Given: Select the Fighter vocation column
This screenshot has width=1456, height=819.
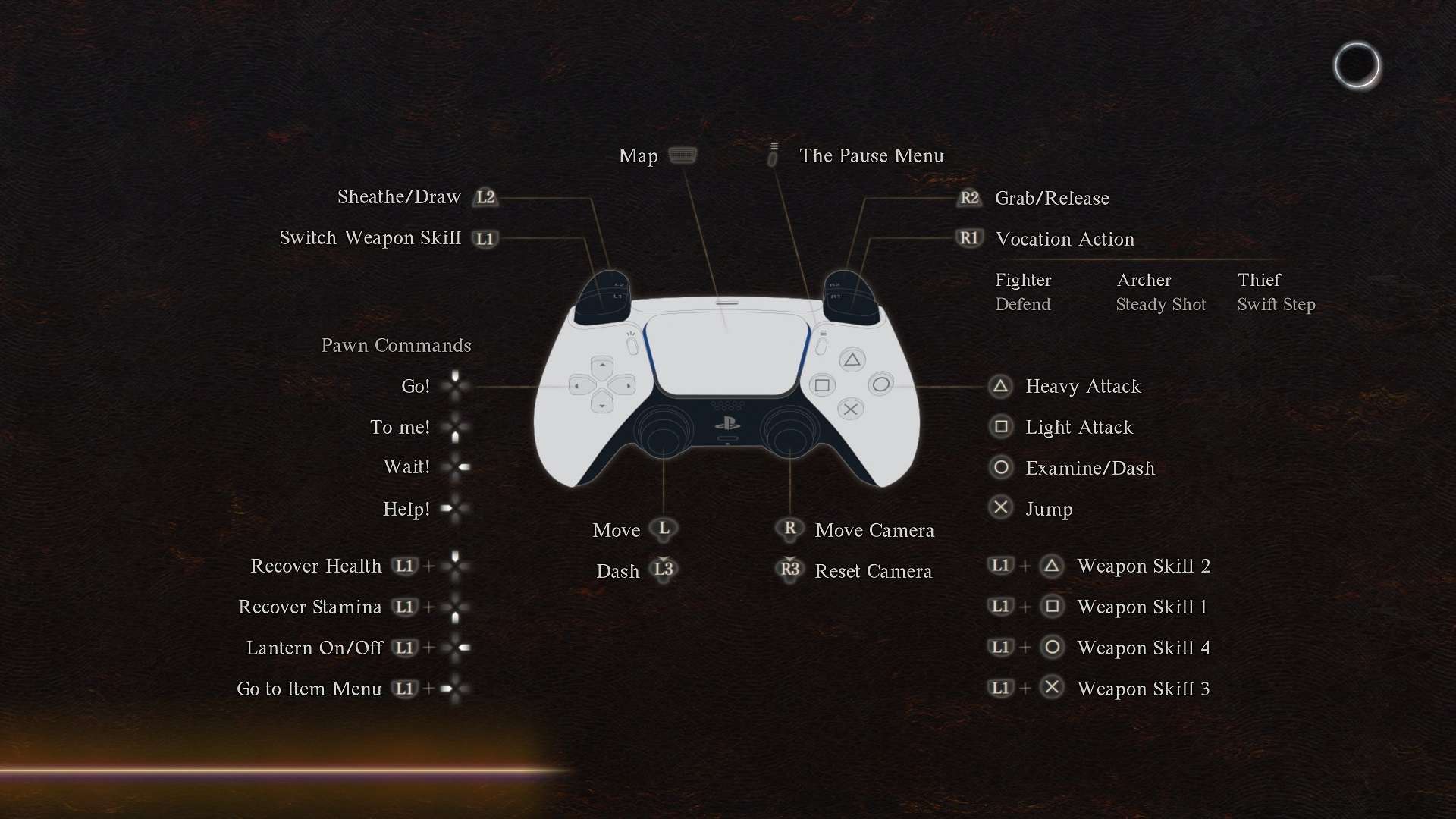Looking at the screenshot, I should click(1023, 292).
